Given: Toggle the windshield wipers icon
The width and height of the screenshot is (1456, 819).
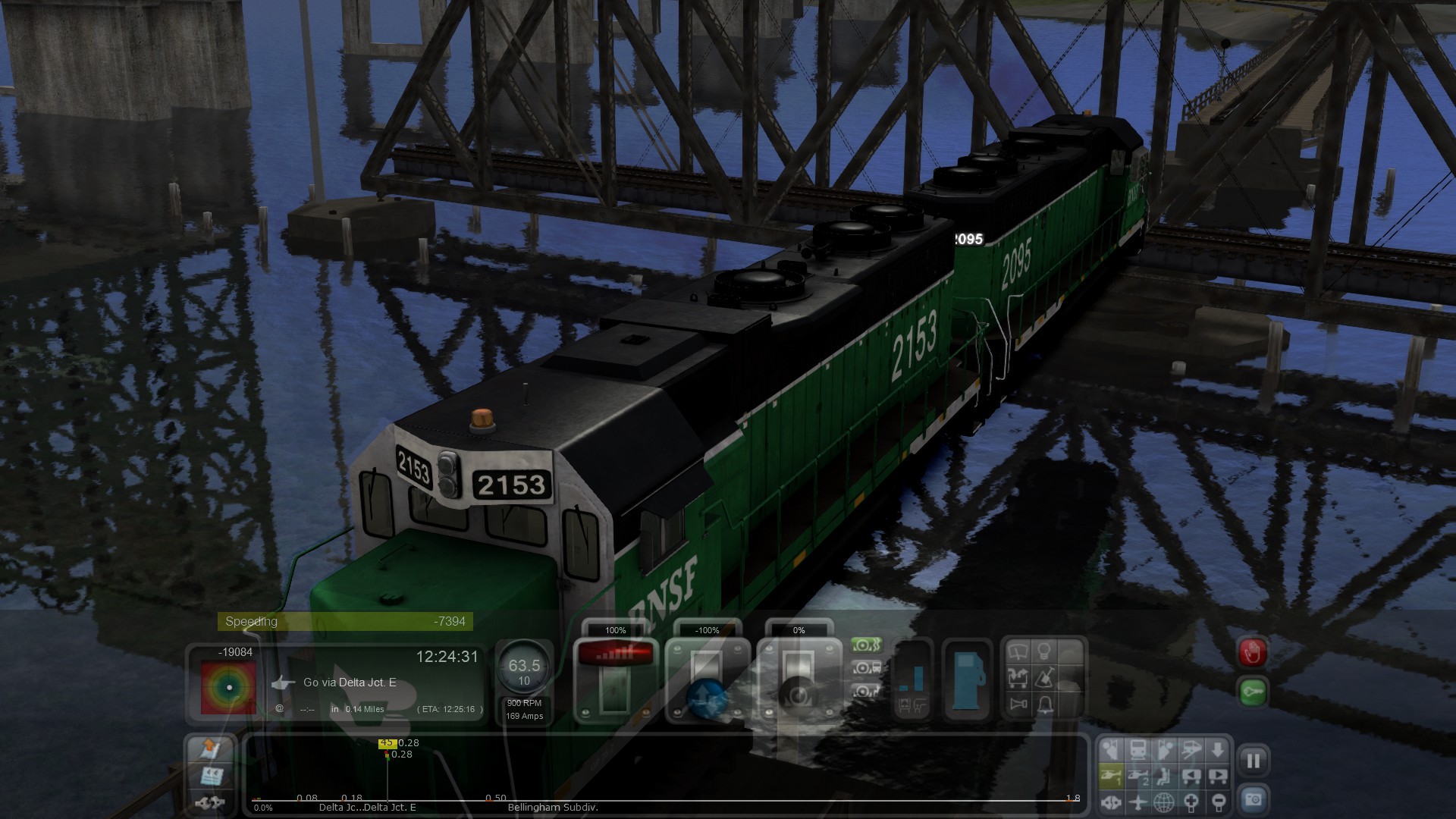Looking at the screenshot, I should (1018, 651).
